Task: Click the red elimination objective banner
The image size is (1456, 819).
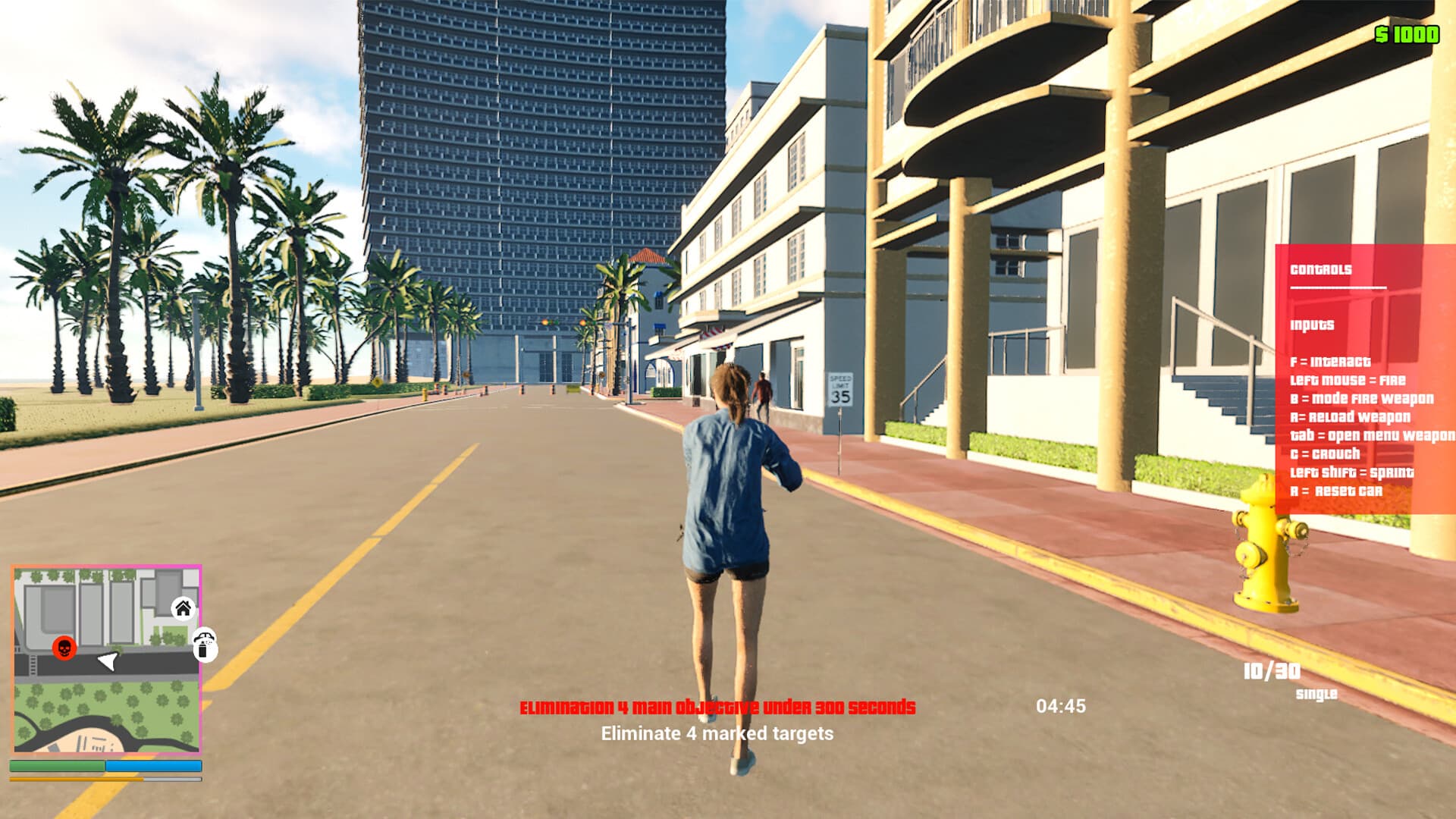Action: pos(716,707)
